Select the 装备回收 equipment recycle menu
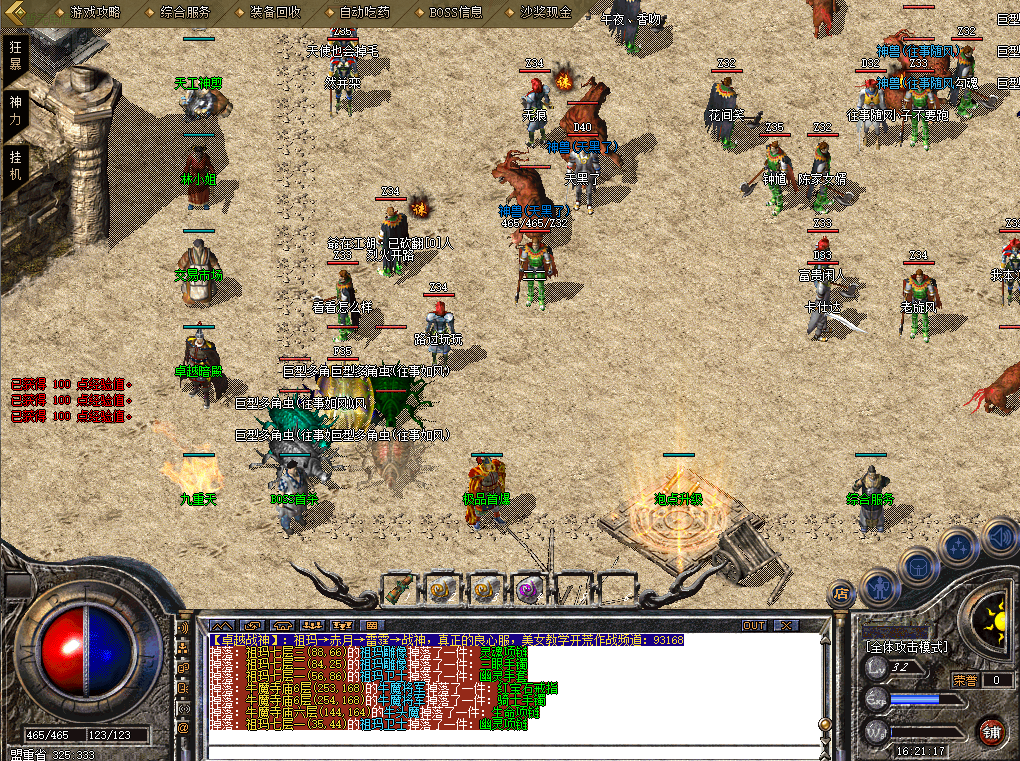Image resolution: width=1020 pixels, height=761 pixels. (275, 13)
